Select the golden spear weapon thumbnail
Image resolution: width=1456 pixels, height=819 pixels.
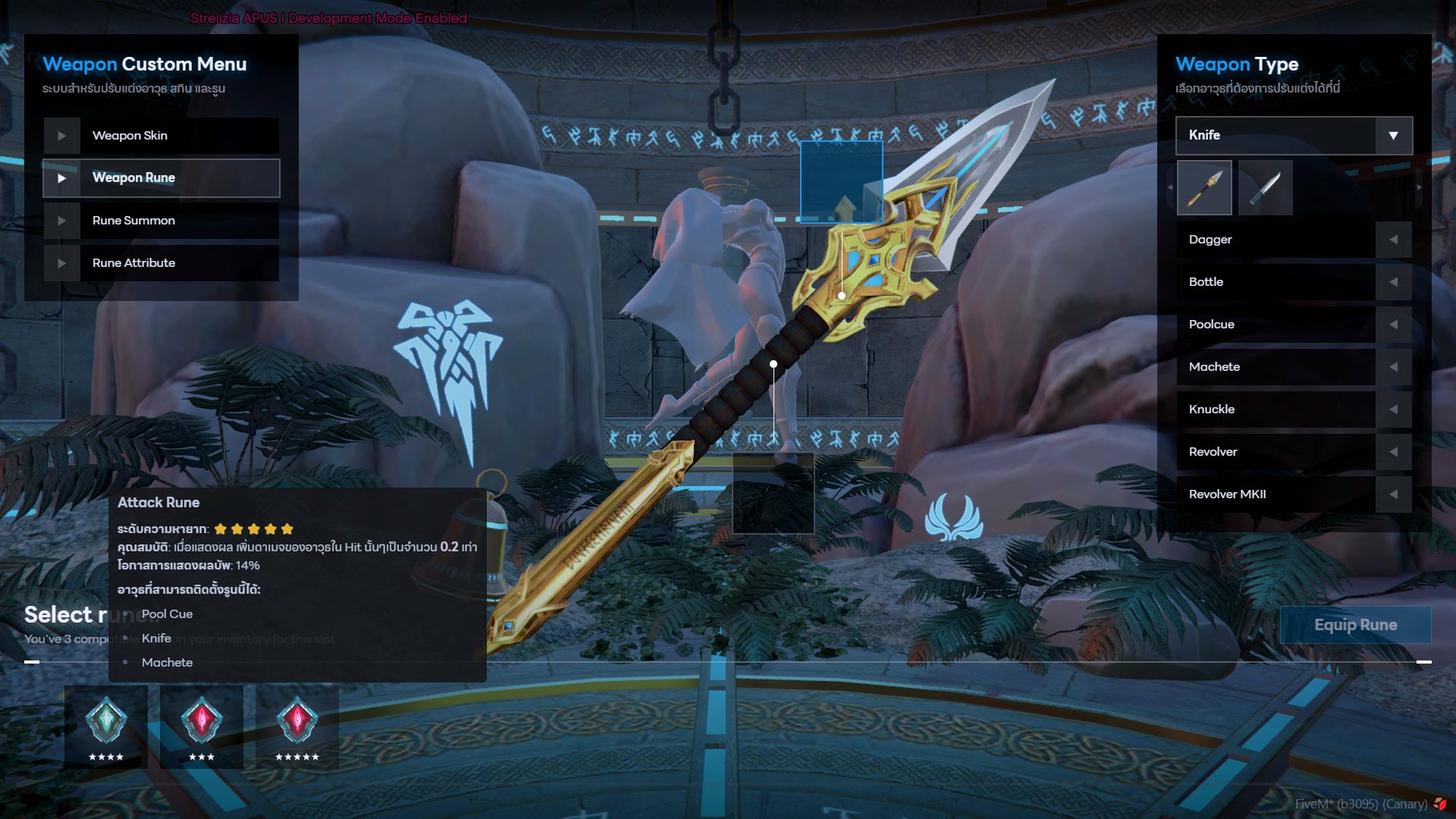pyautogui.click(x=1204, y=187)
